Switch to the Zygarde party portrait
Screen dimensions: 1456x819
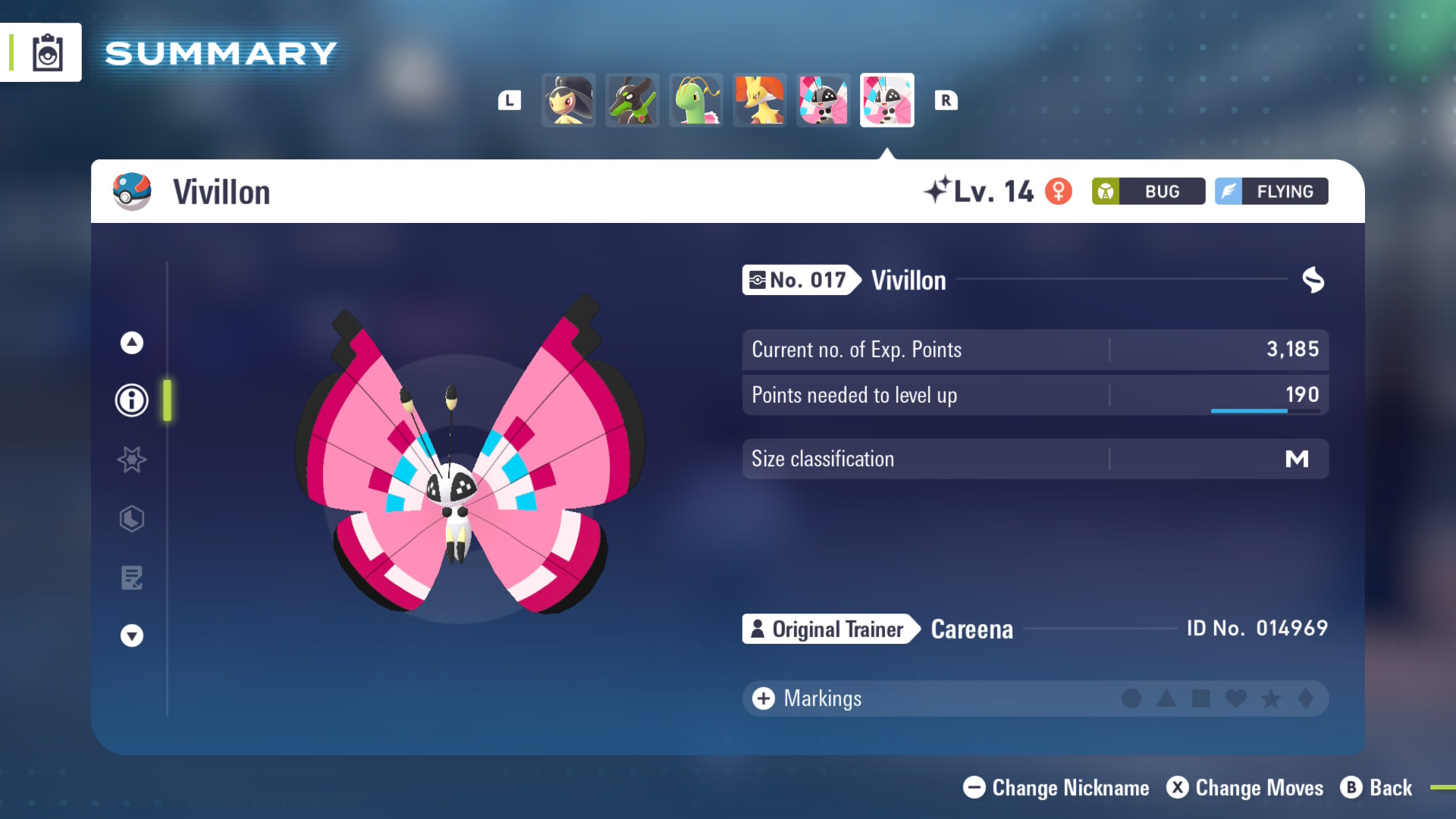(632, 100)
